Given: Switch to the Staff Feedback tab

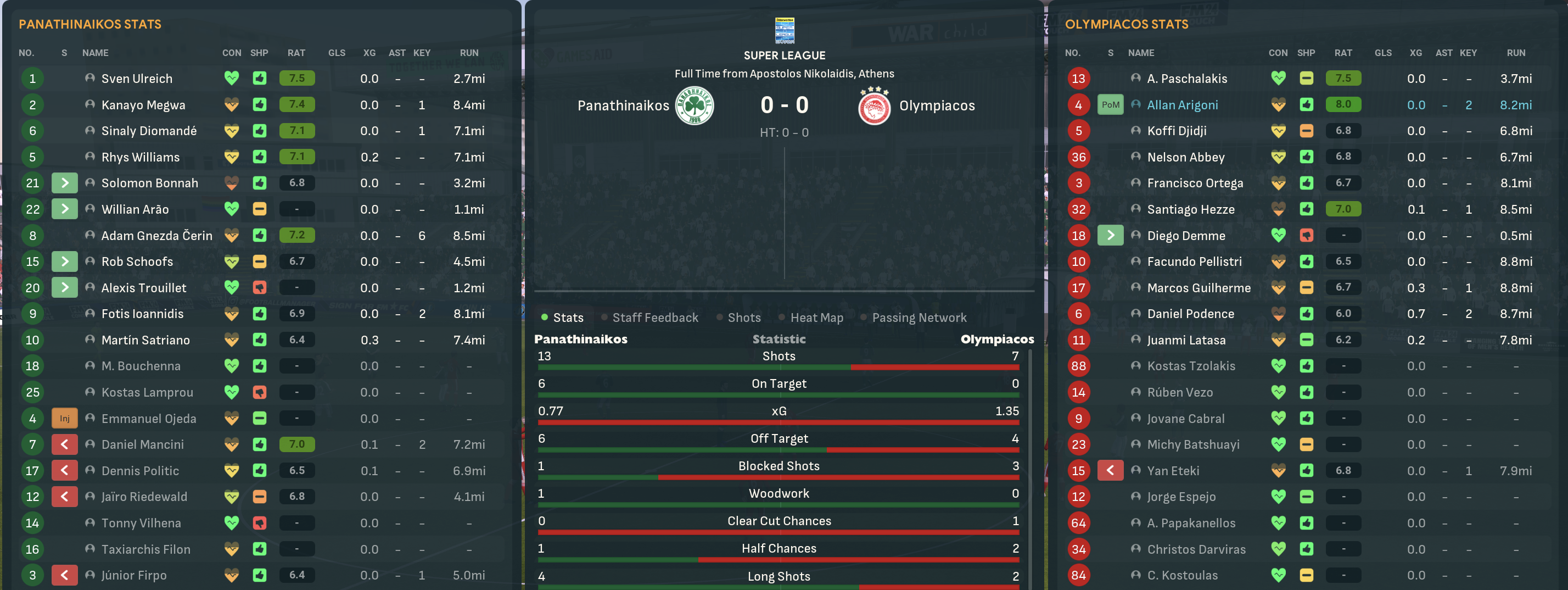Looking at the screenshot, I should (655, 317).
